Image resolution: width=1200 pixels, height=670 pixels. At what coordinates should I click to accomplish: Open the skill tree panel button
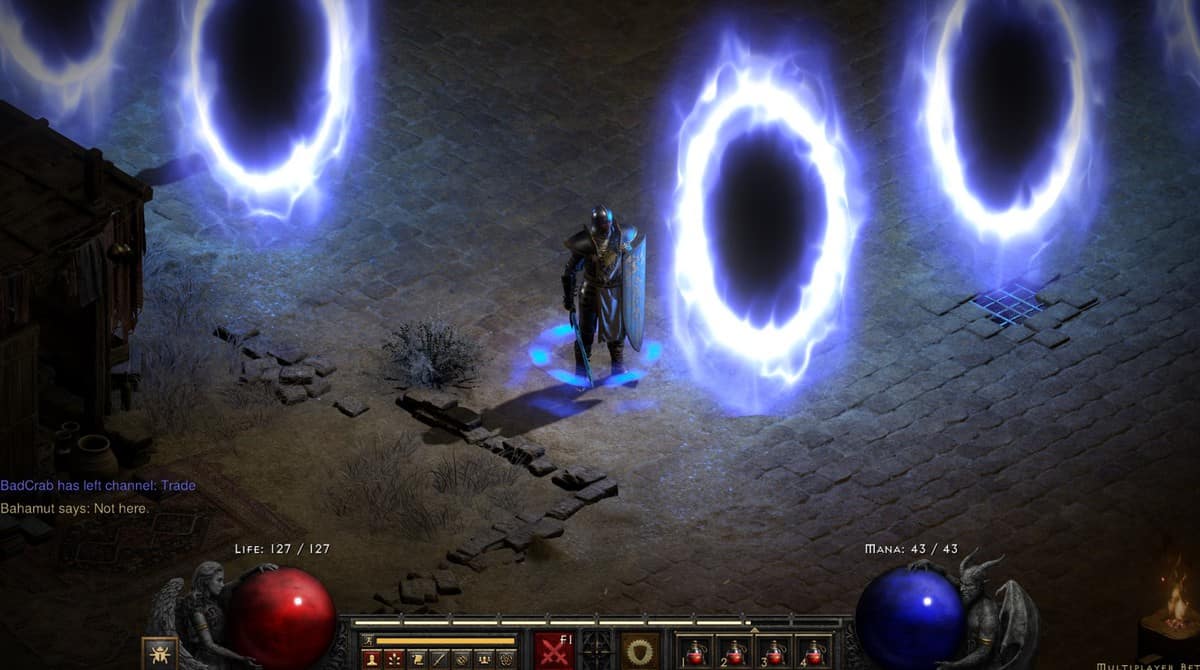pos(393,658)
